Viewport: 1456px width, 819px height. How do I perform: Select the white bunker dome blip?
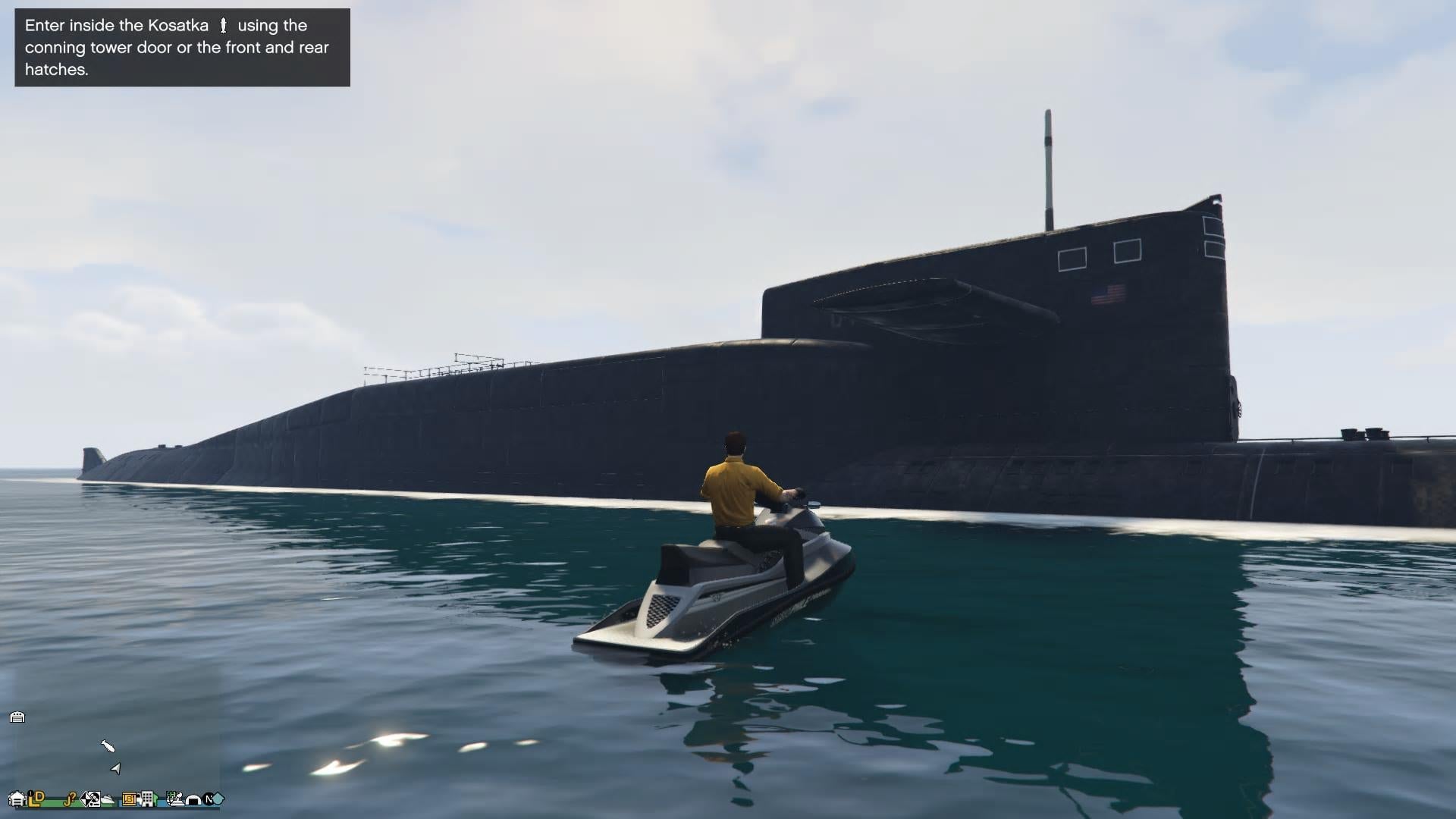coord(192,802)
